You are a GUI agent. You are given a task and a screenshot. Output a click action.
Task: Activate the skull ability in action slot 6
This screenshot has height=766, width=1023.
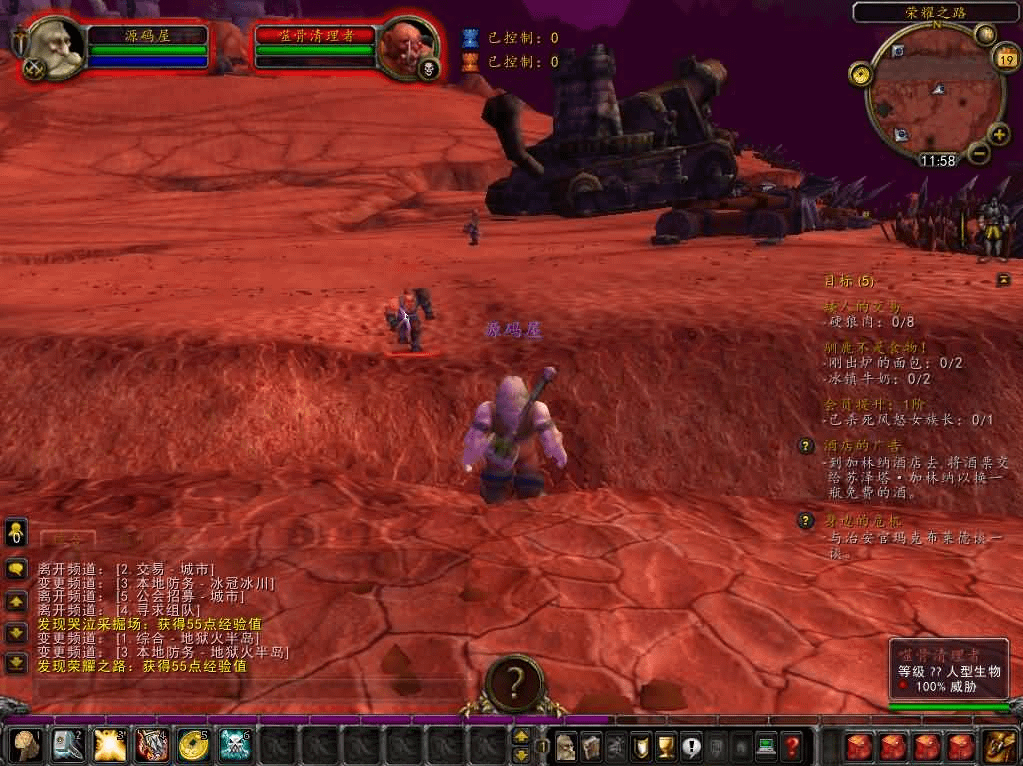pos(234,745)
